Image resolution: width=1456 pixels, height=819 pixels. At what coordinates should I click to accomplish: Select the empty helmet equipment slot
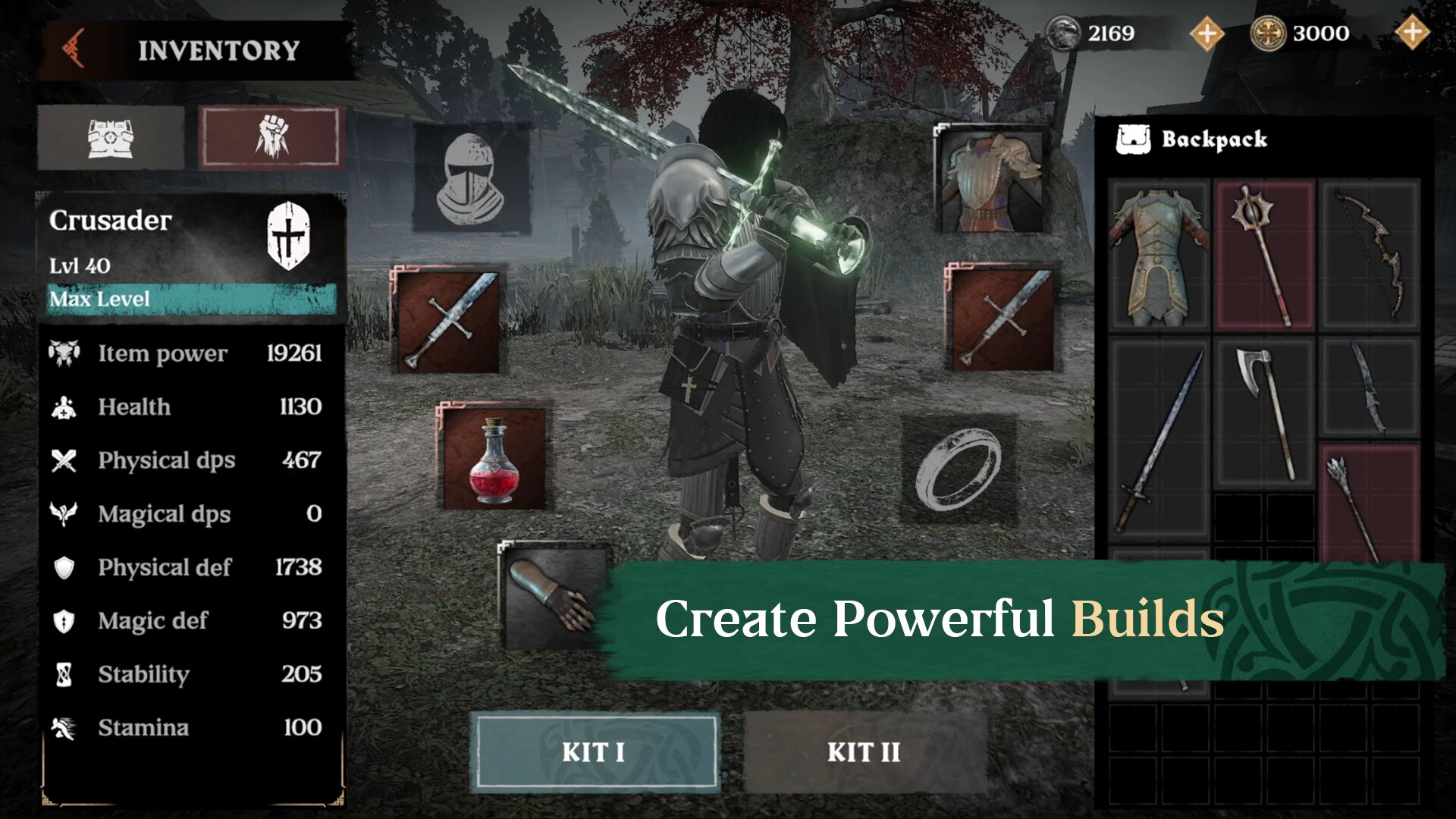470,179
